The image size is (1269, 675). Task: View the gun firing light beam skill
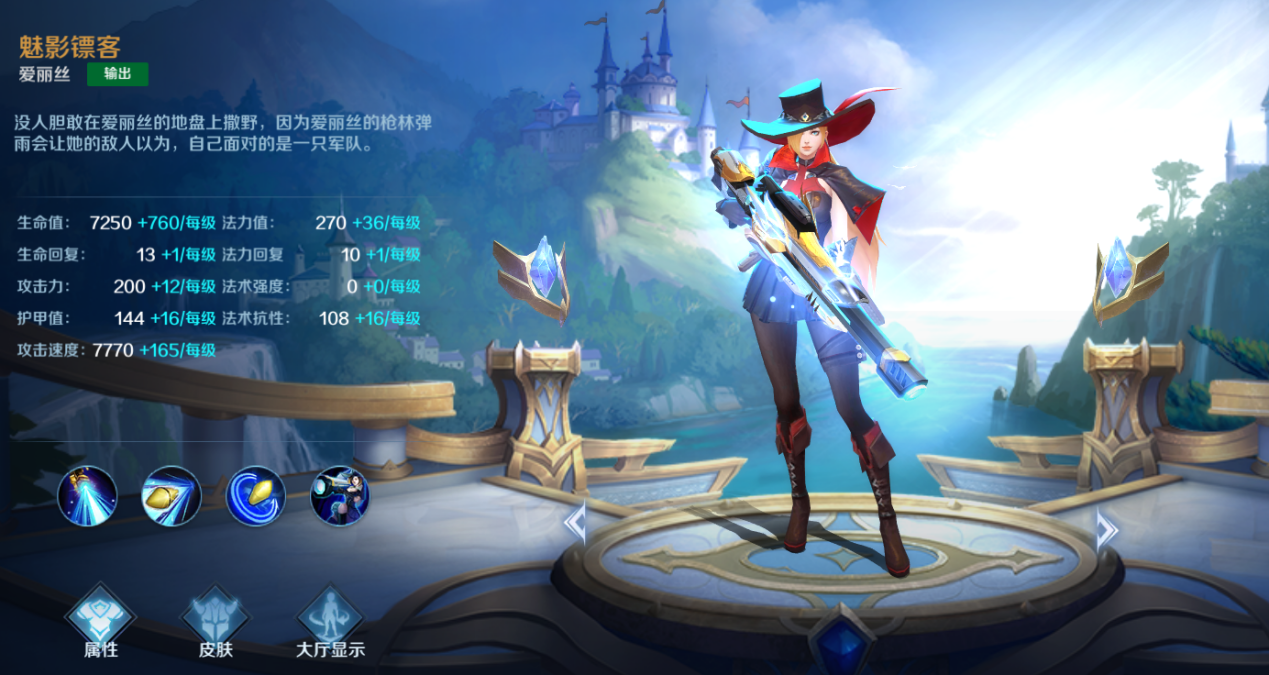click(x=88, y=496)
